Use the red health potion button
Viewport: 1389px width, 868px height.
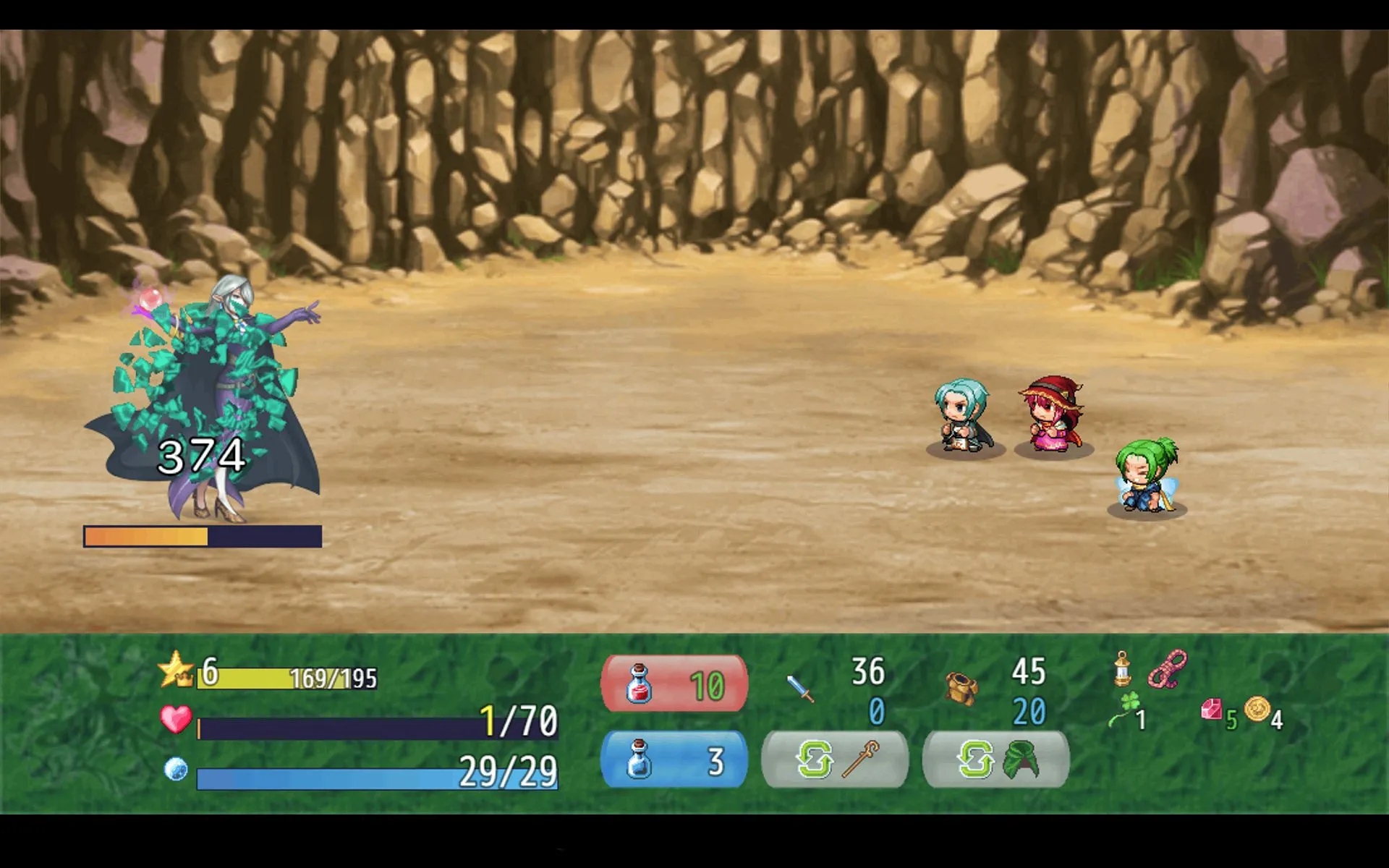click(674, 684)
